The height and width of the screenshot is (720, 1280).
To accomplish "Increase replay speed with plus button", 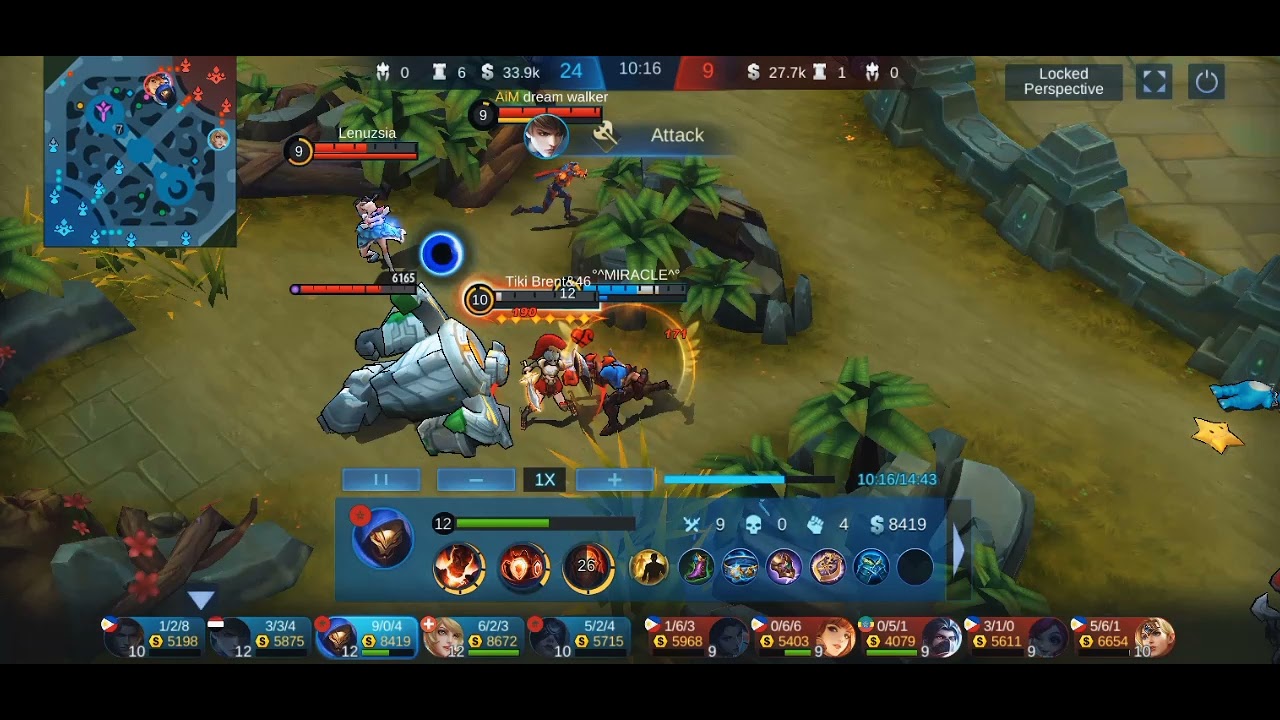I will tap(614, 480).
